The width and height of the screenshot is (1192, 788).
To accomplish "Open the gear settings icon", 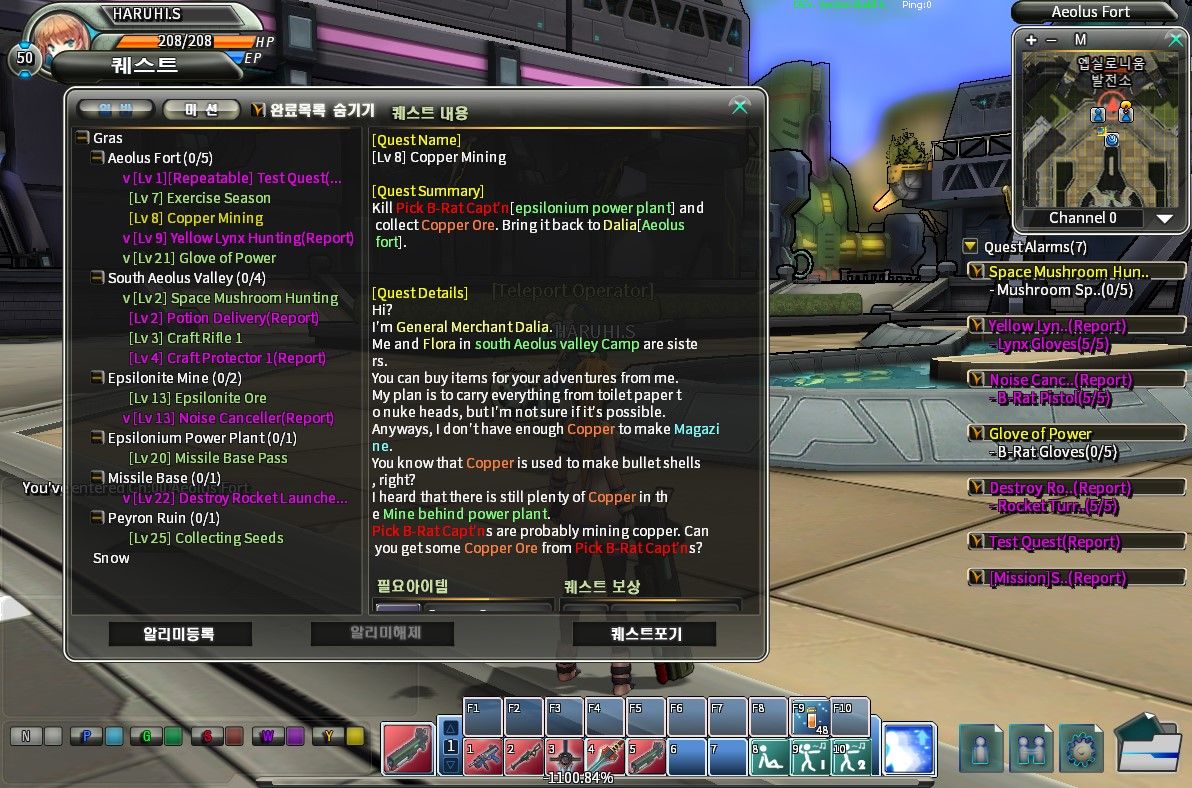I will pyautogui.click(x=1082, y=748).
